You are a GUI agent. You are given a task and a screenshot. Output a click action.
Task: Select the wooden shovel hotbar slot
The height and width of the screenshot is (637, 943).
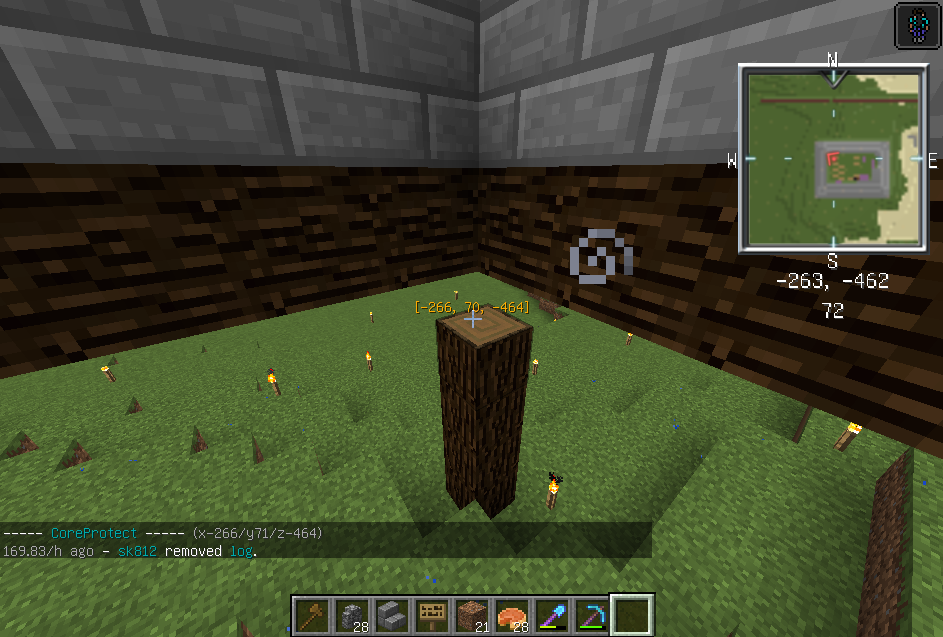pos(312,614)
